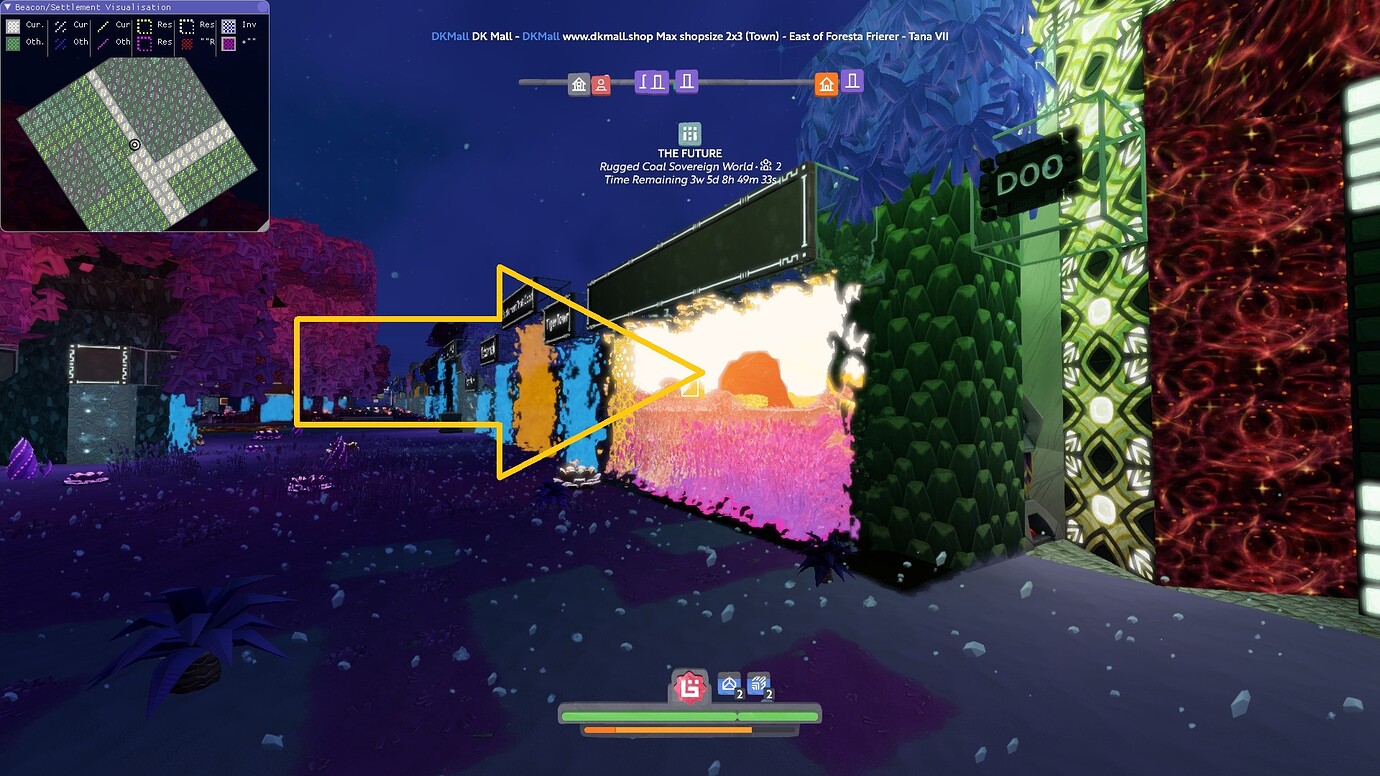Click the magenta 'Res' dotted legend entry
Image resolution: width=1380 pixels, height=776 pixels.
(x=144, y=42)
